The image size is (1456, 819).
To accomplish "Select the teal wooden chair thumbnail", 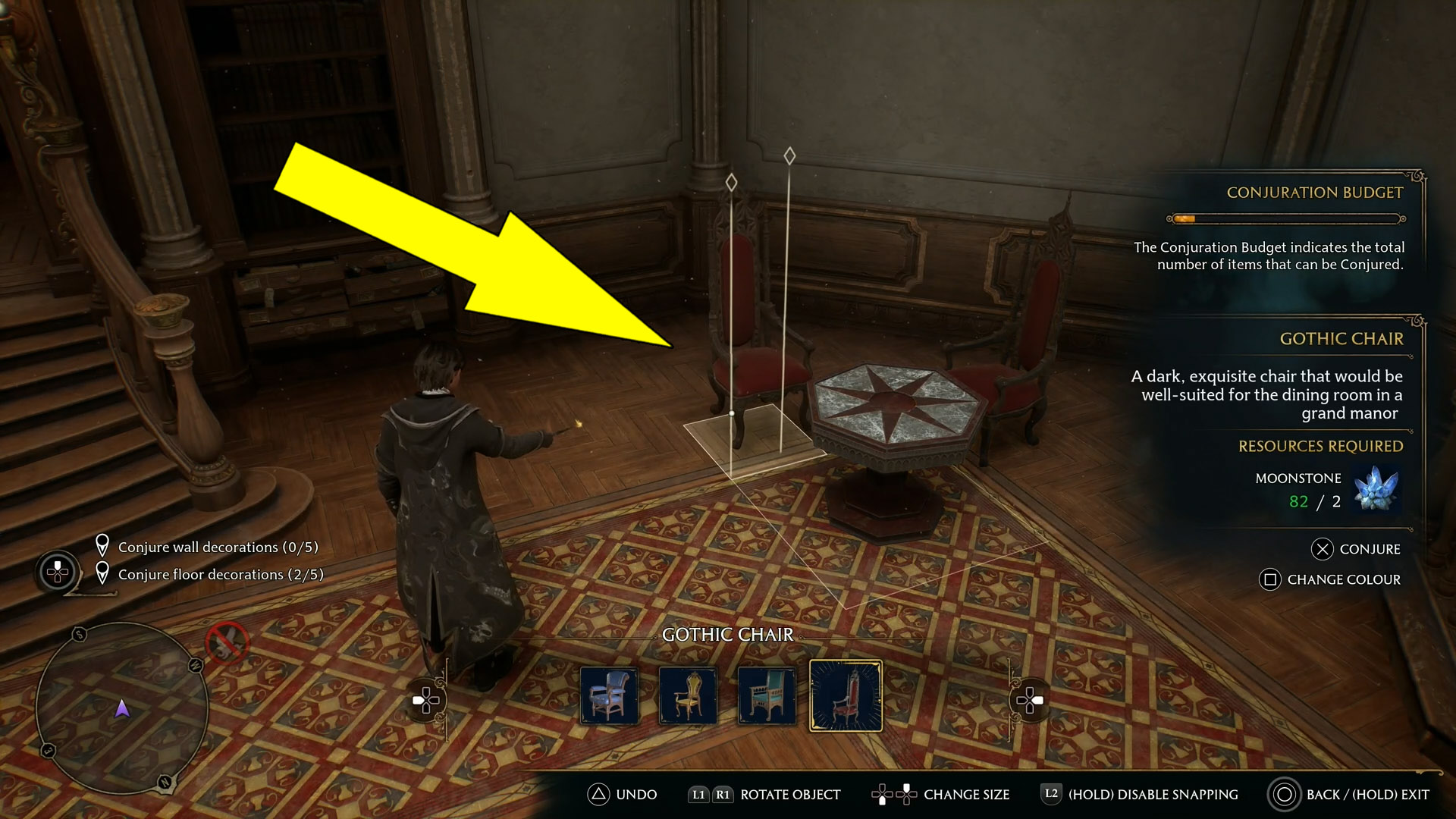I will pos(767,695).
